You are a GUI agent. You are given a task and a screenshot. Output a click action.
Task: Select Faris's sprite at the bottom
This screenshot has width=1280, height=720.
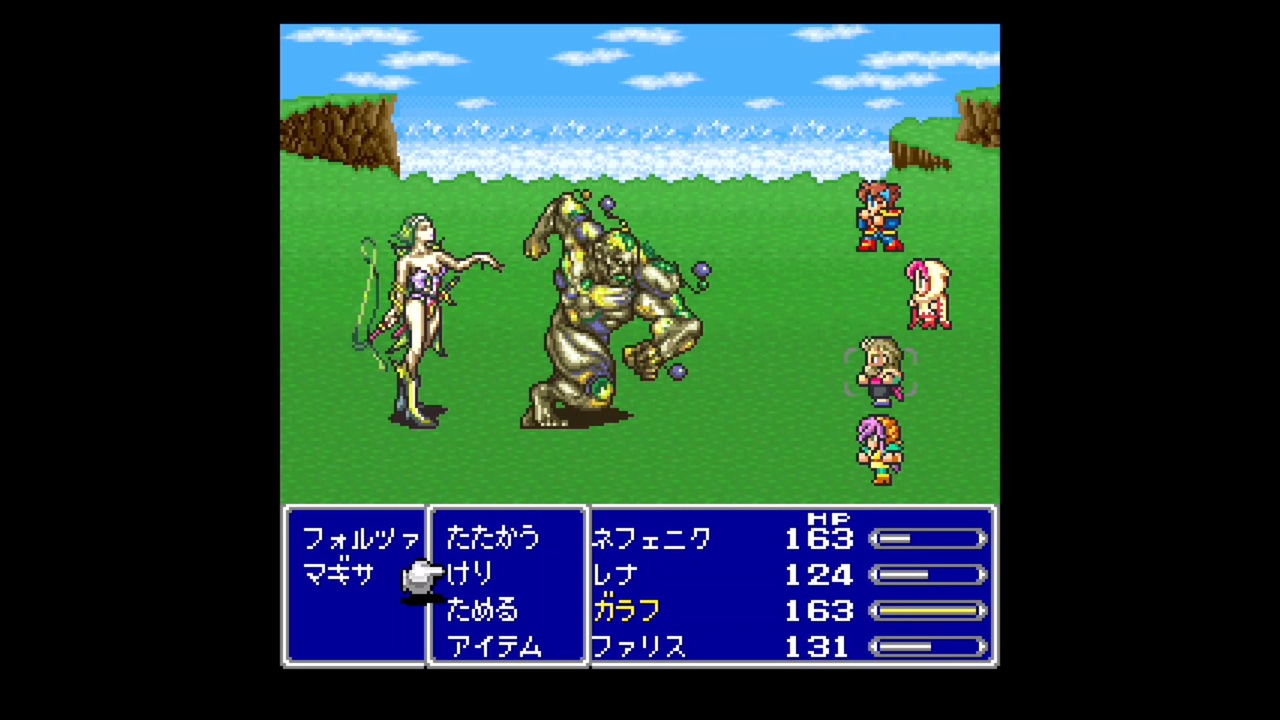pyautogui.click(x=880, y=452)
